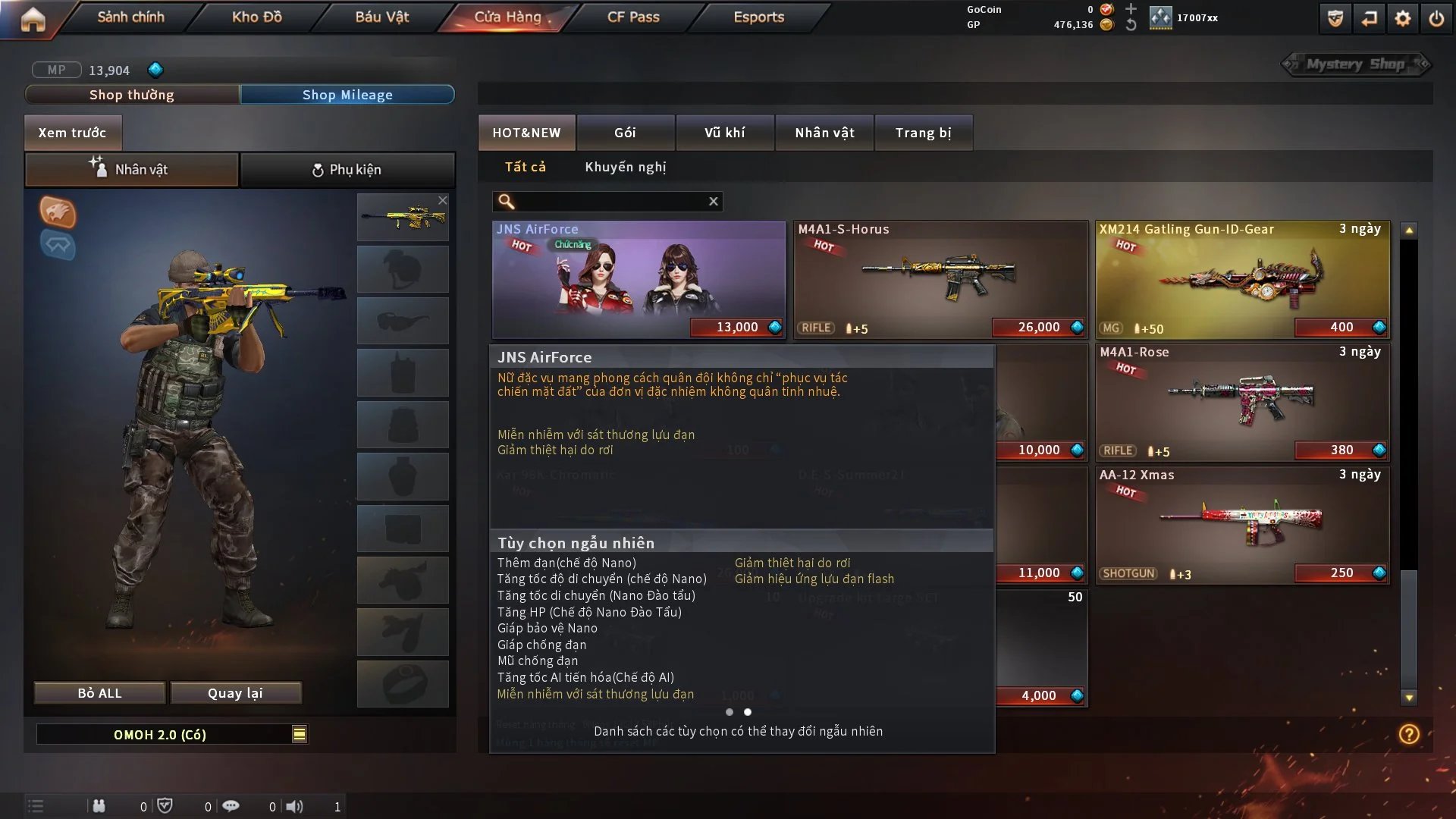Click the Quay lại button
The width and height of the screenshot is (1456, 819).
[x=235, y=693]
